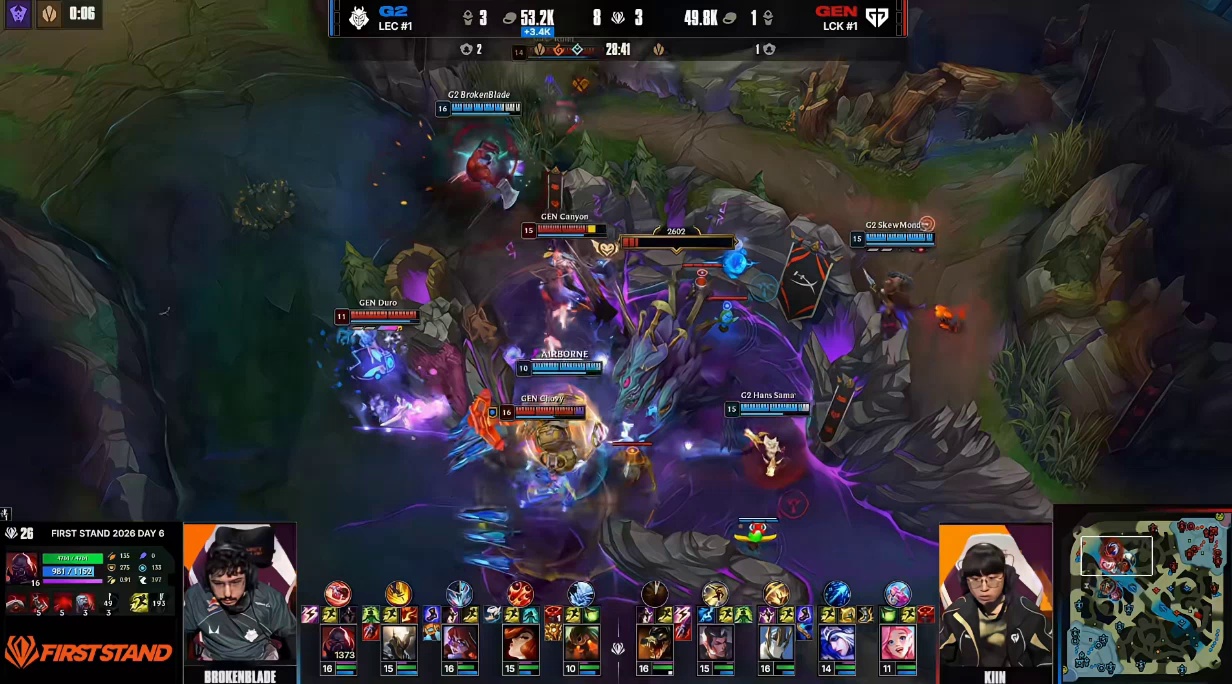Select the level 10 champion portrait
This screenshot has height=684, width=1232.
[581, 642]
